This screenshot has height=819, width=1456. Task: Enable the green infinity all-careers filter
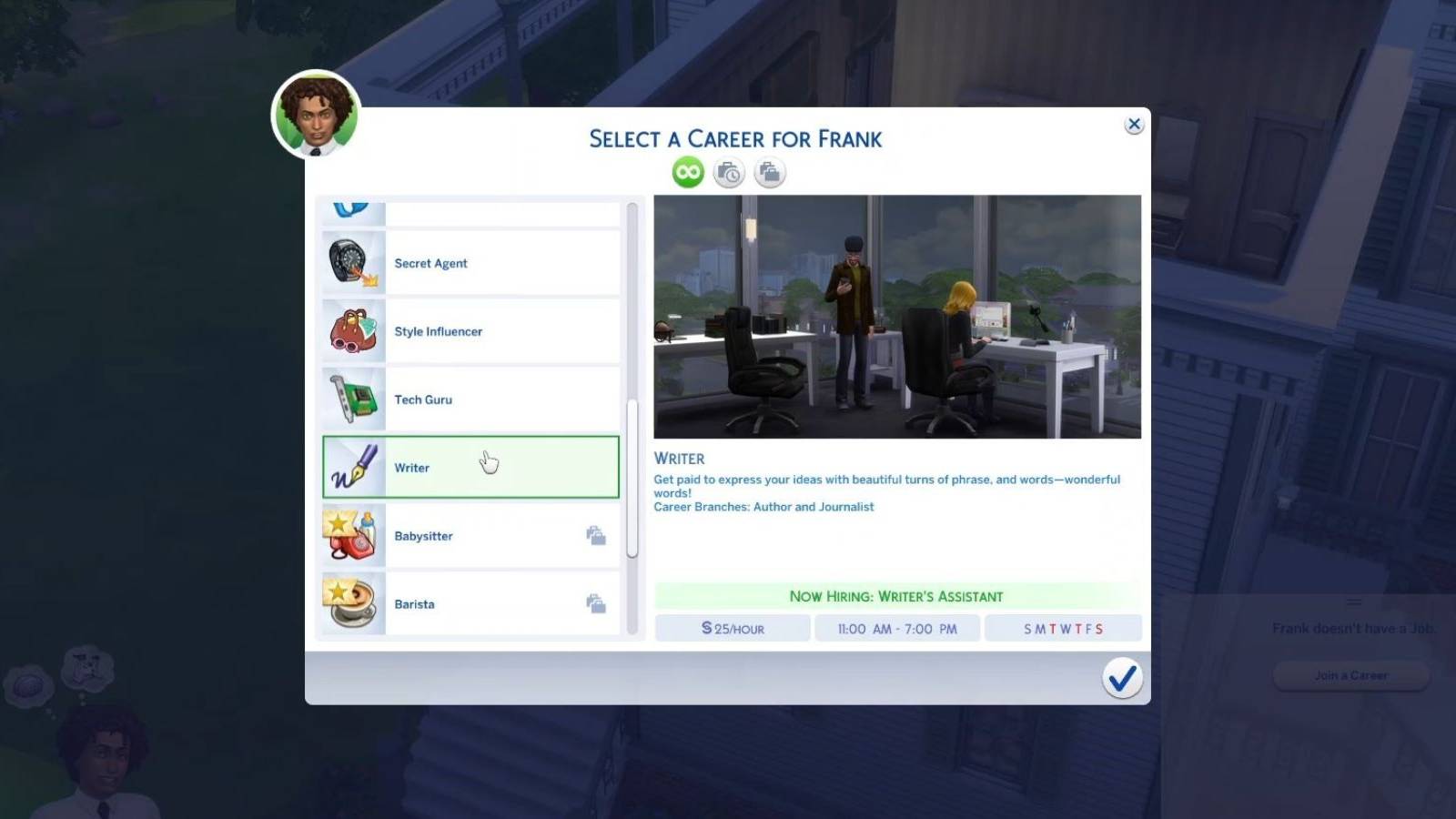[686, 172]
